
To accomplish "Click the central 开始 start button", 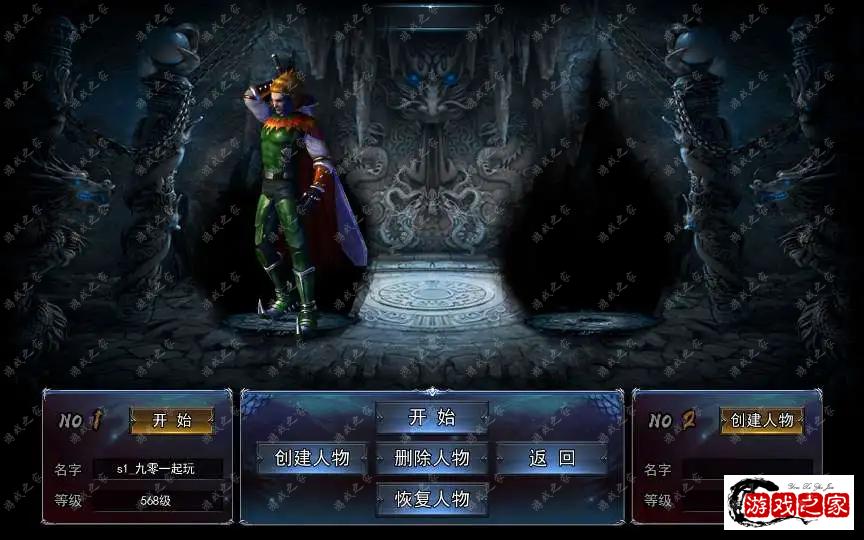I will (x=432, y=417).
